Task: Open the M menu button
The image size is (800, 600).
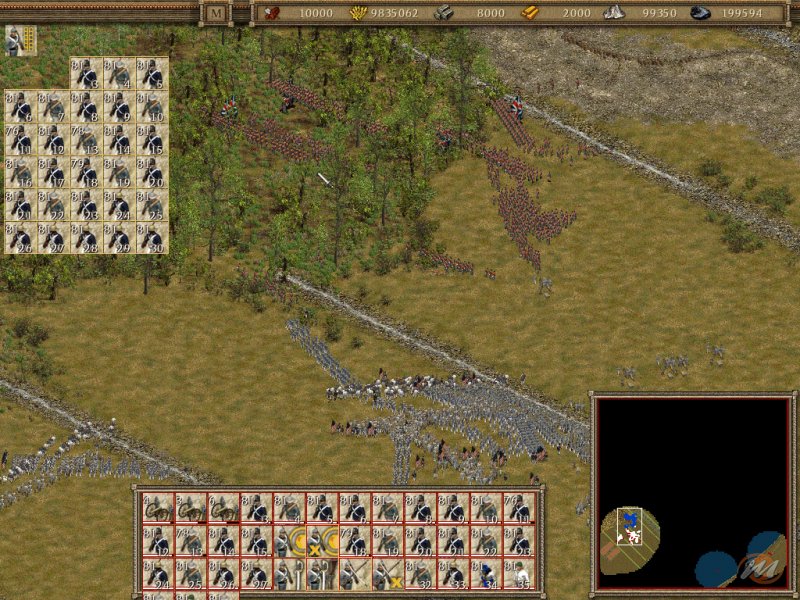Action: (215, 13)
